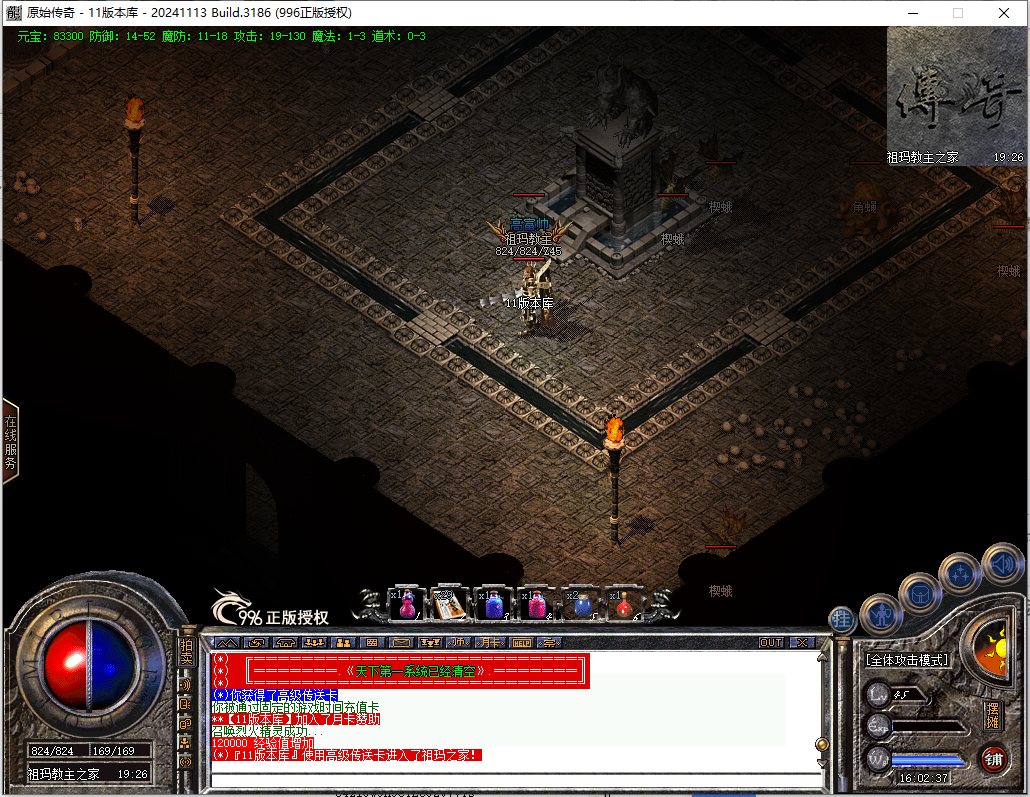The width and height of the screenshot is (1030, 797).
Task: Use the blue round potion in slot 5
Action: (582, 604)
